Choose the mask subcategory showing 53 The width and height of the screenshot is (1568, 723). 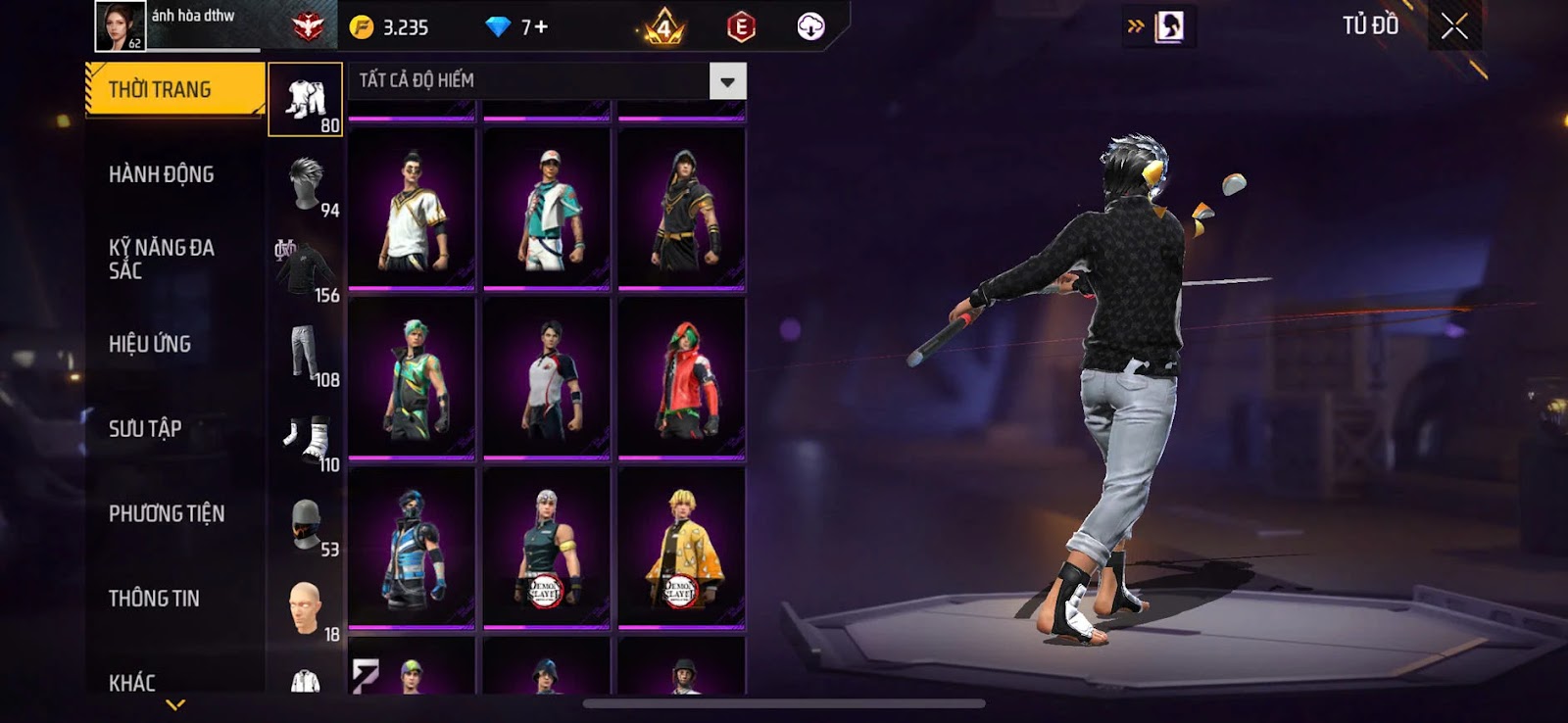306,524
